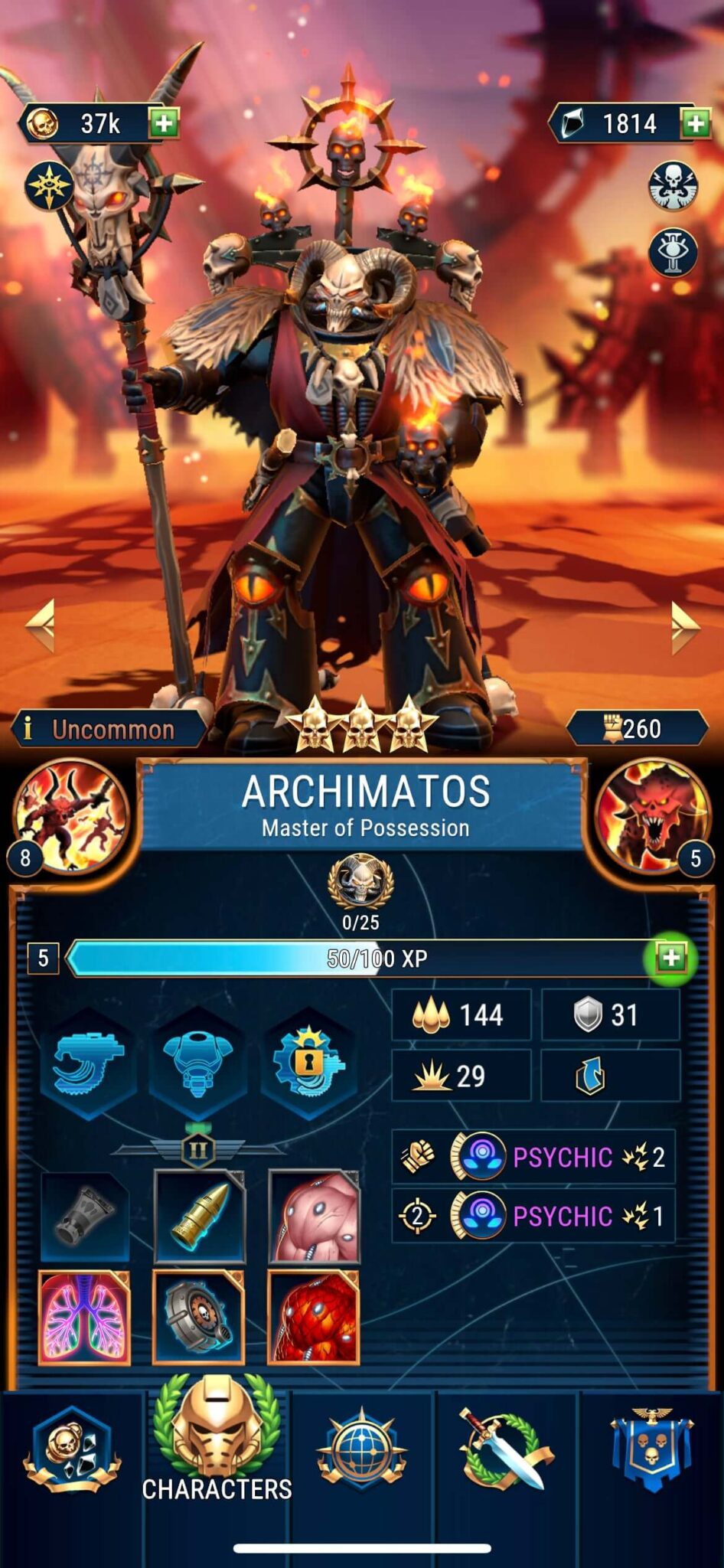Open the eye pedestal icon
This screenshot has width=724, height=1568.
[x=673, y=252]
